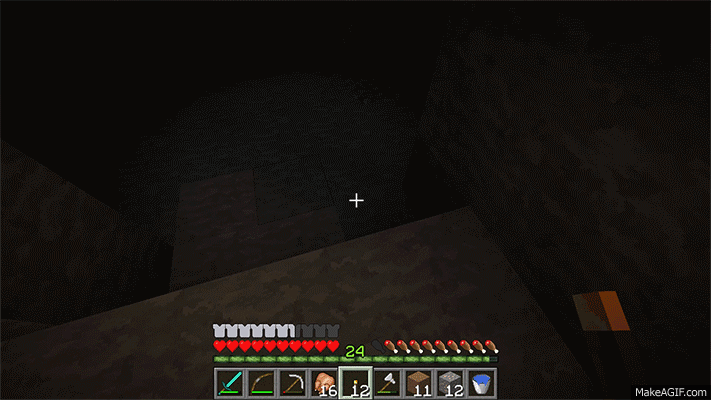The width and height of the screenshot is (711, 400).
Task: Select the pickaxe hotbar slot
Action: pos(292,383)
